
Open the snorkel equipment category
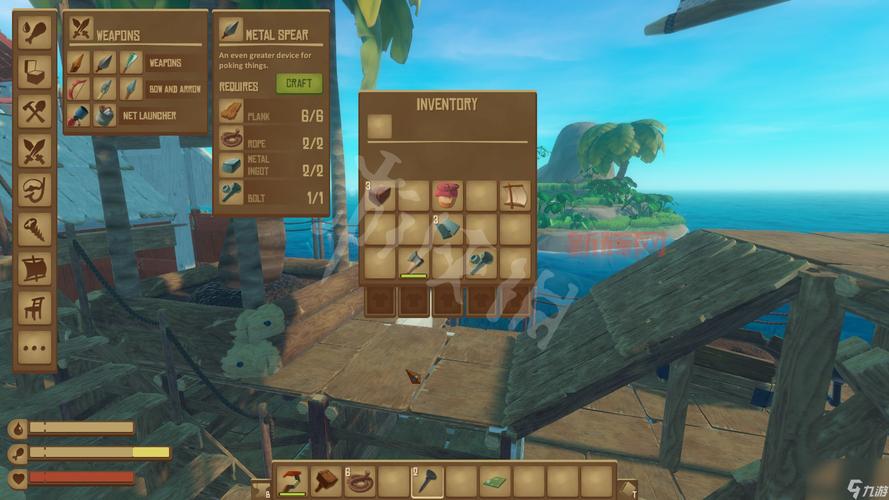35,190
